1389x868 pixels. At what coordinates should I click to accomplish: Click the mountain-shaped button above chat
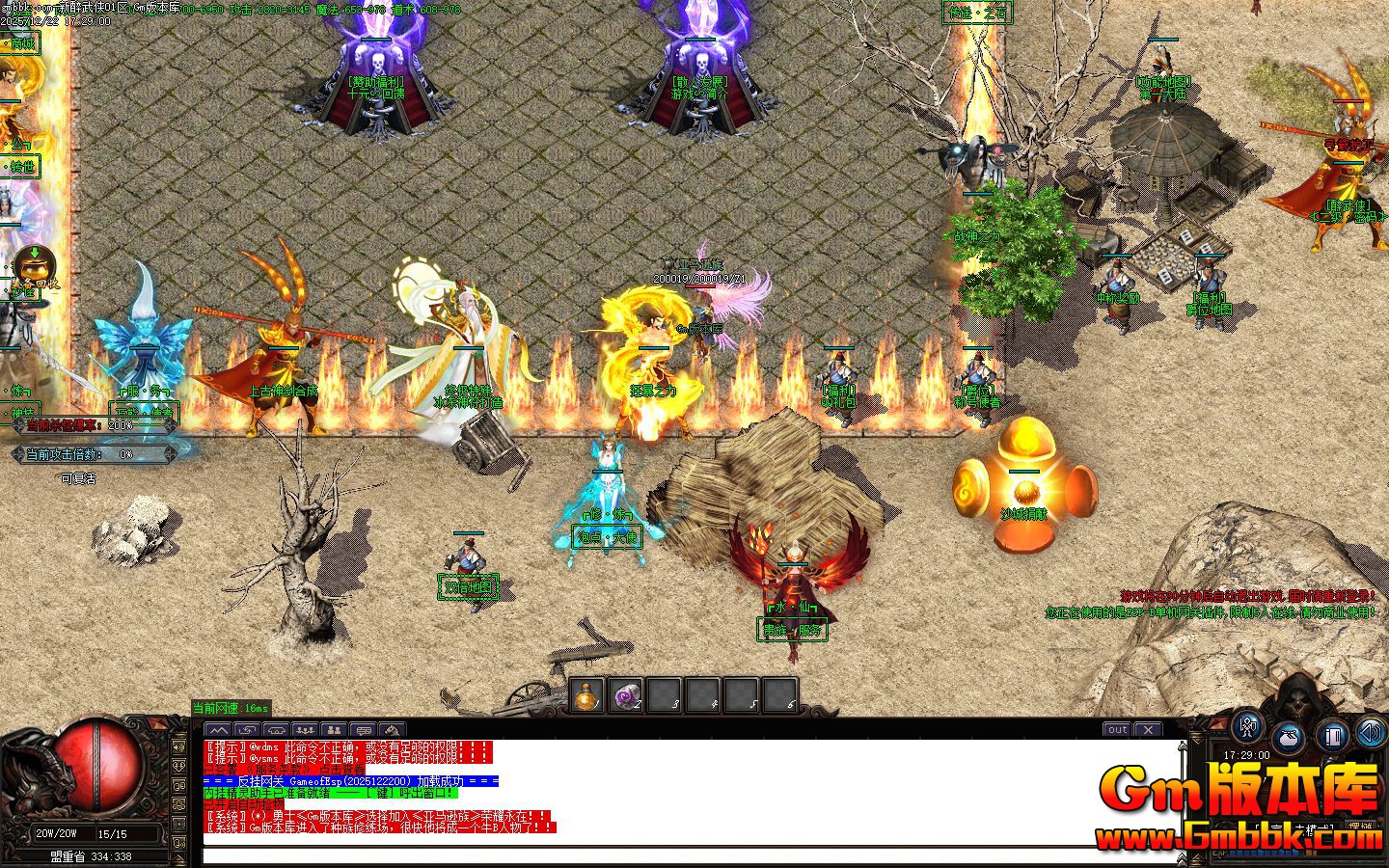coord(219,730)
